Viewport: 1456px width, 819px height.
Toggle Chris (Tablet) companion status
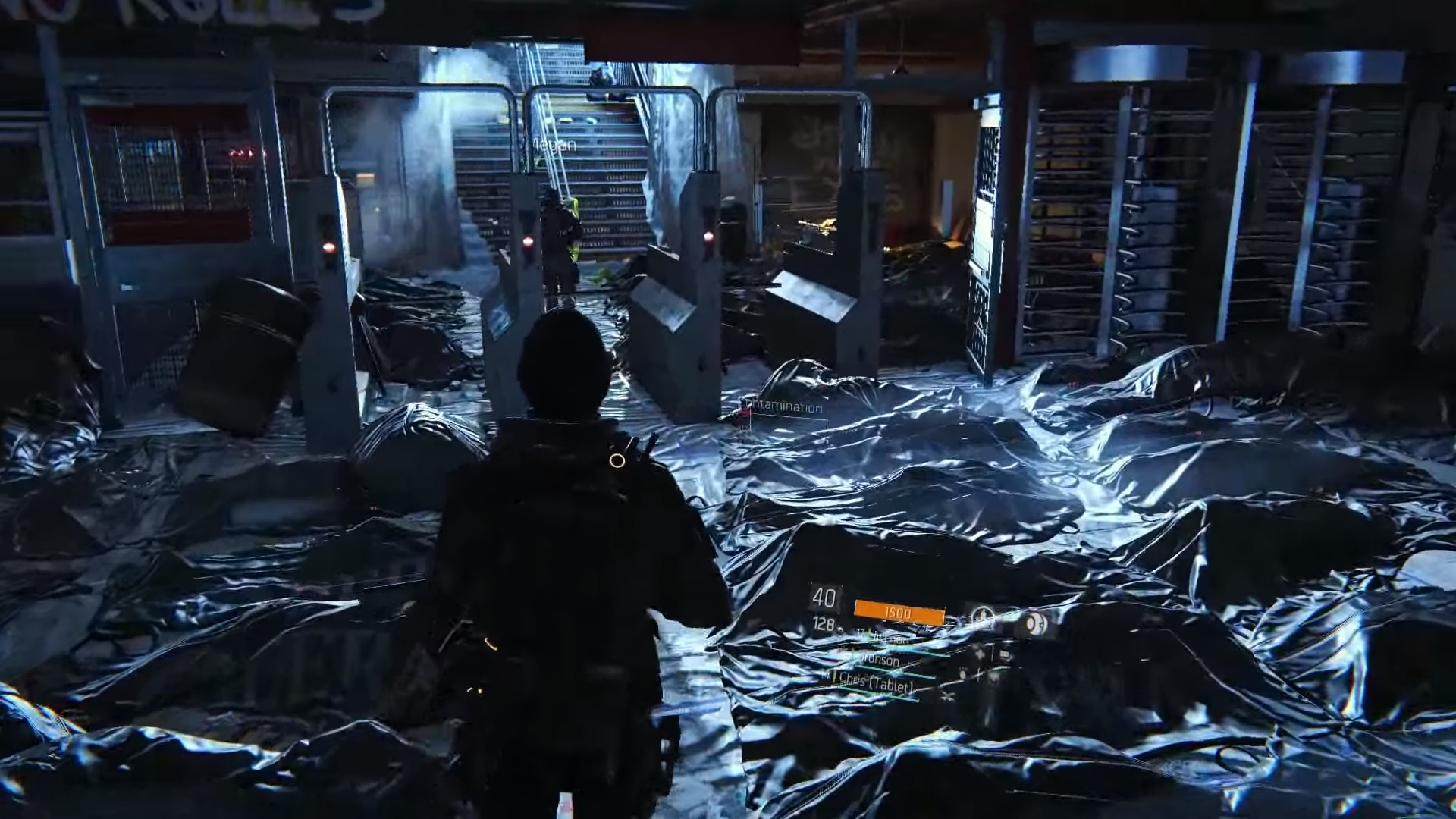876,684
